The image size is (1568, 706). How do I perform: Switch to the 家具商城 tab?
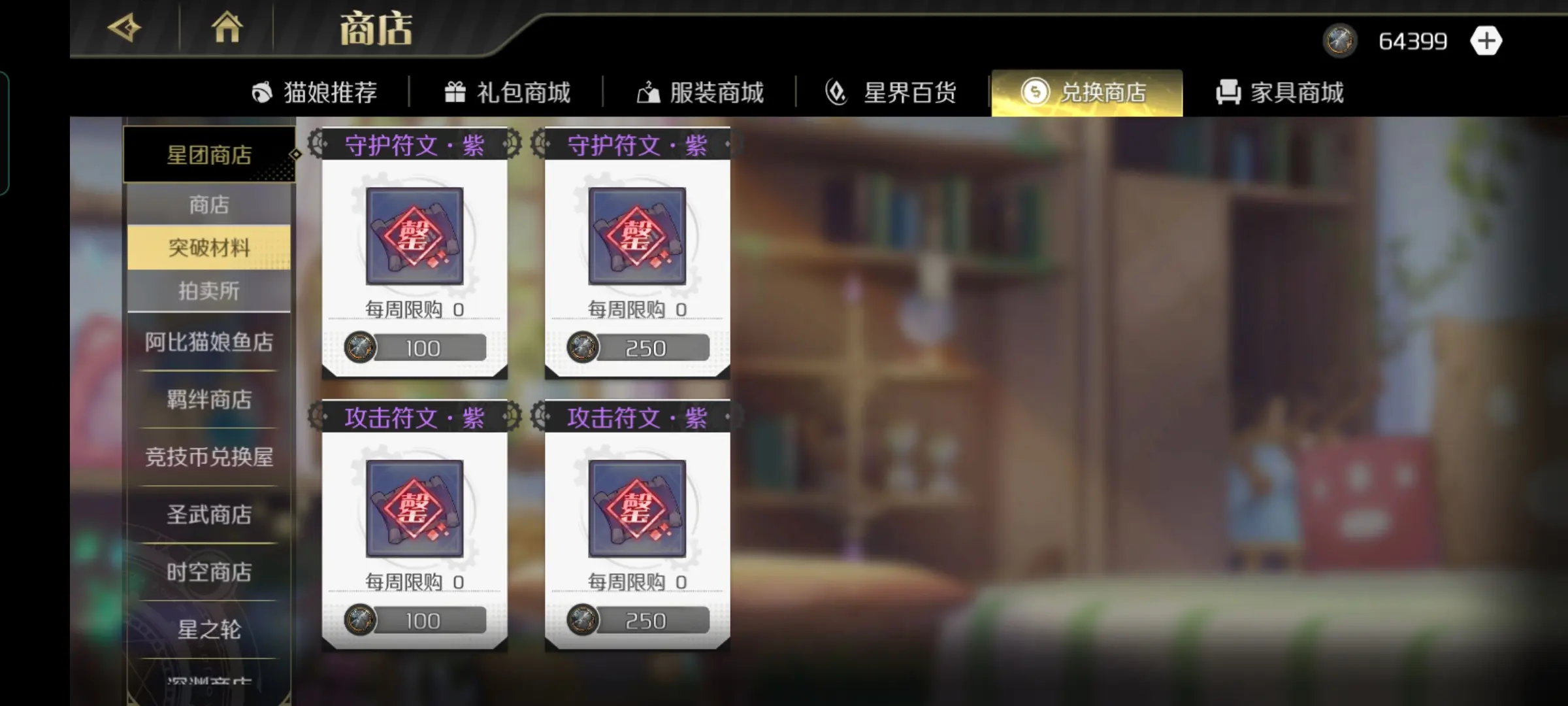[x=1281, y=92]
